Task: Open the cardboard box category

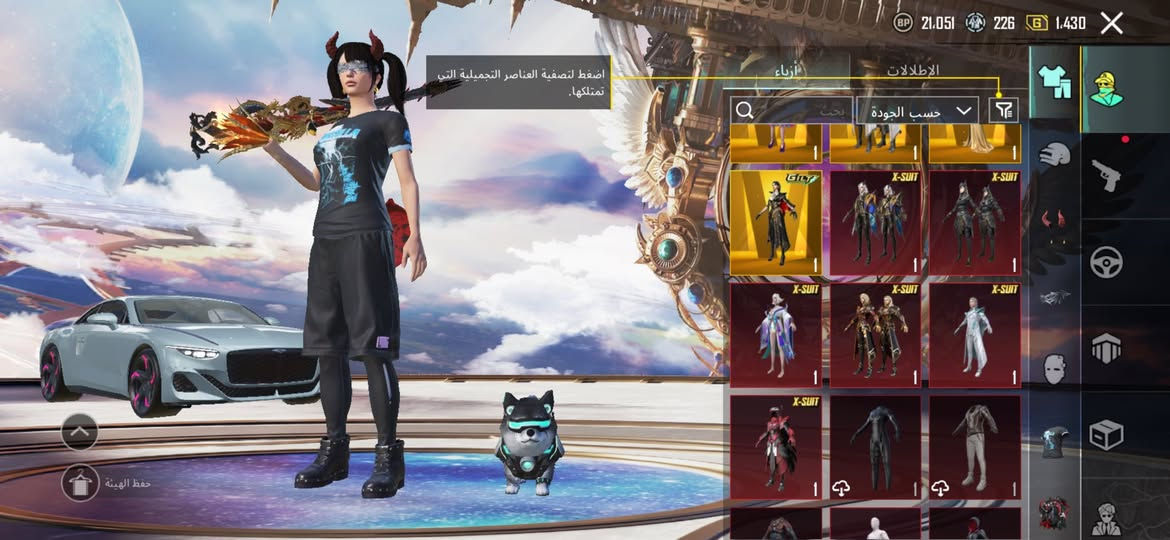Action: (1107, 435)
